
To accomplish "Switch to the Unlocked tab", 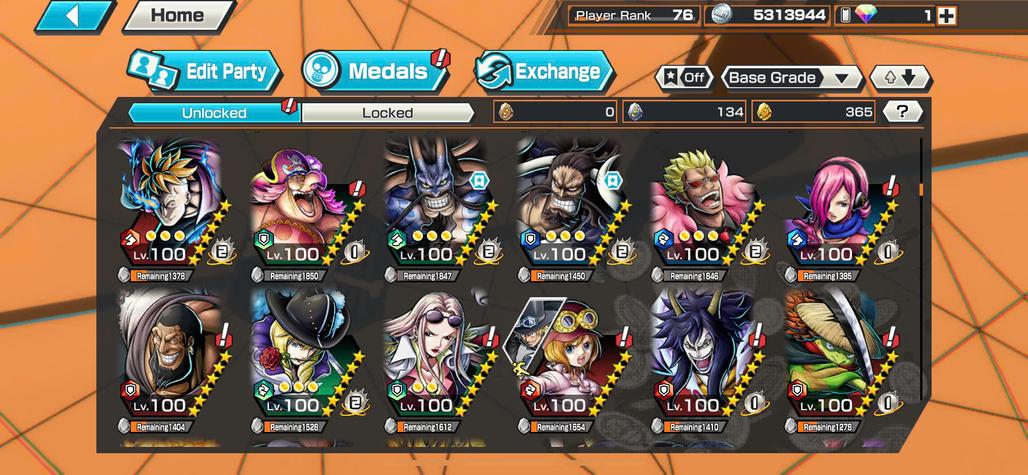I will 214,112.
